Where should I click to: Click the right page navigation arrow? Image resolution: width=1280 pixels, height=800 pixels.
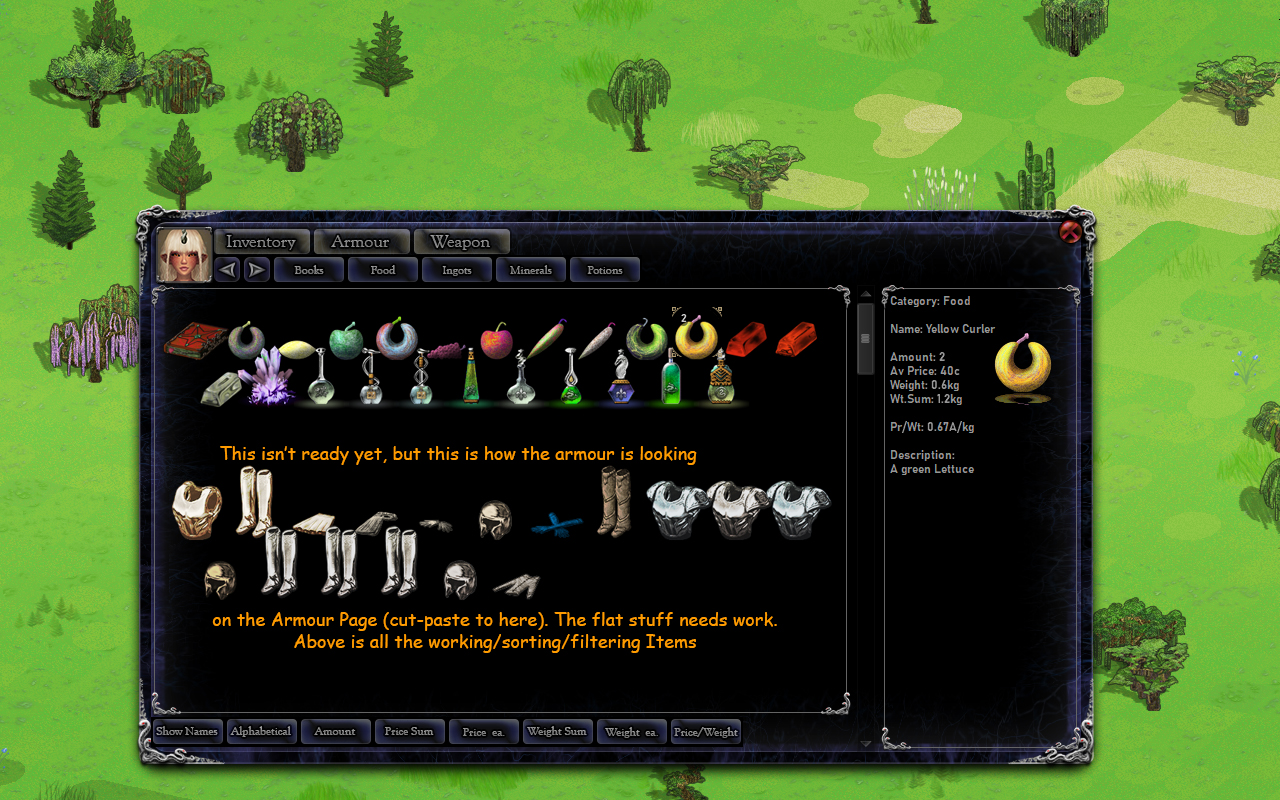pos(256,269)
